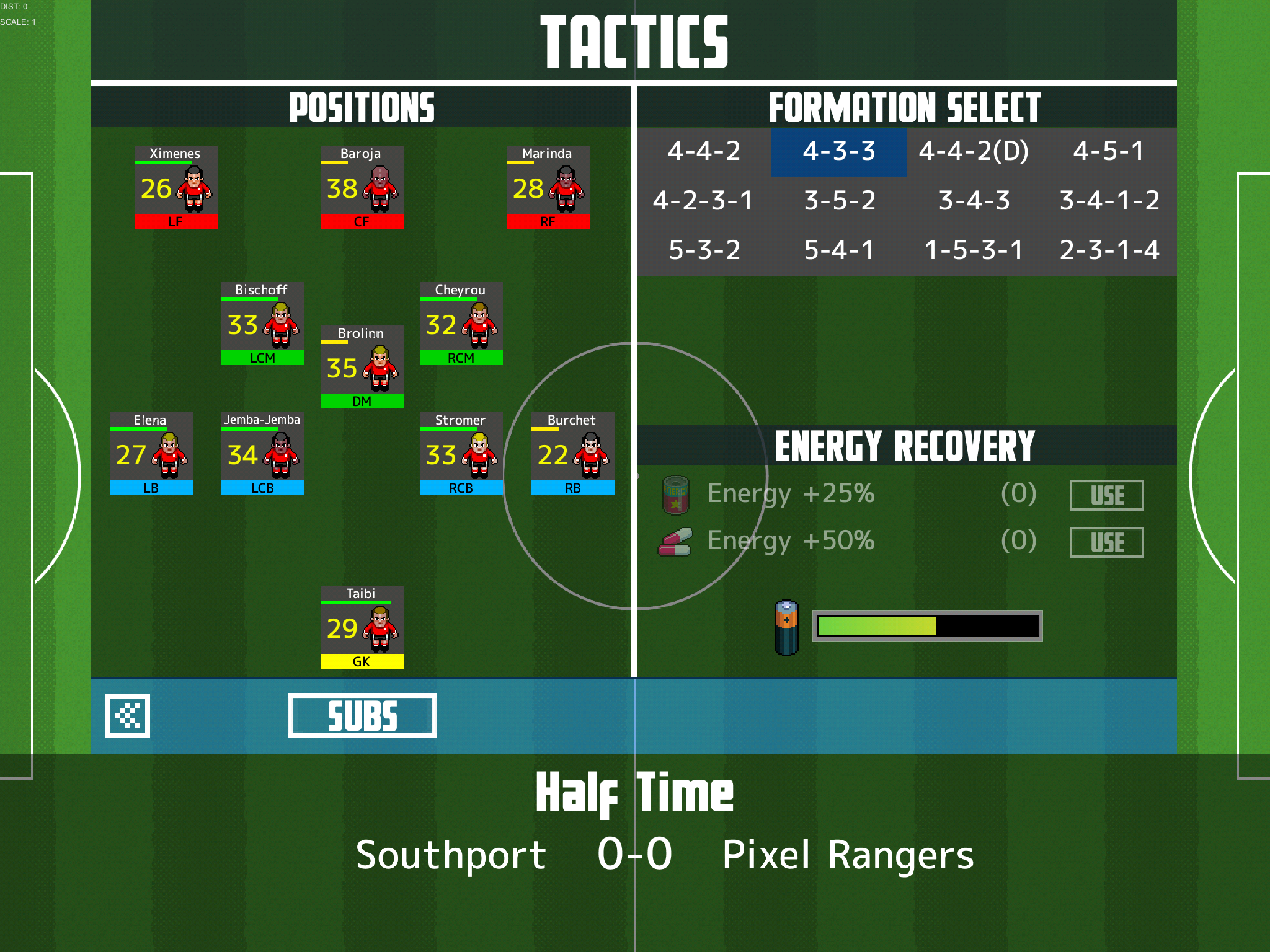This screenshot has height=952, width=1270.
Task: Switch to the 2-3-1-4 formation
Action: point(1109,250)
